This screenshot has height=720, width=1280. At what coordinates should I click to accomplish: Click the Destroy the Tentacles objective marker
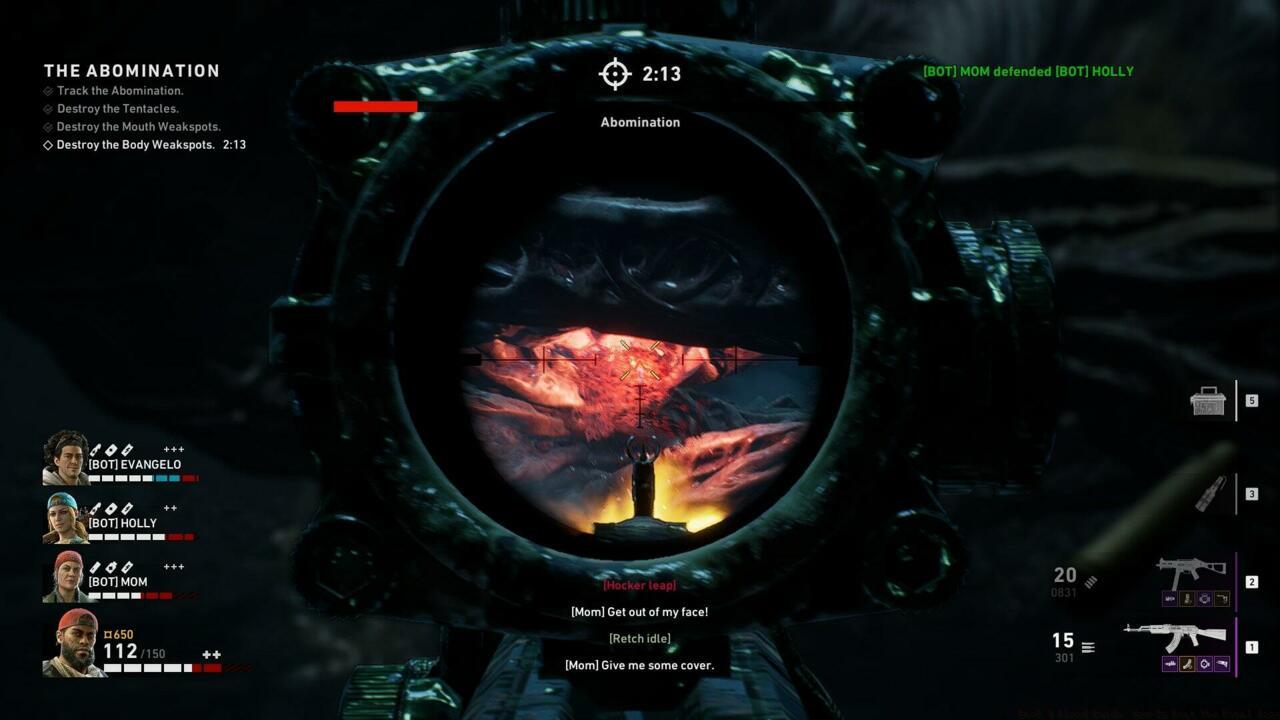tap(46, 109)
